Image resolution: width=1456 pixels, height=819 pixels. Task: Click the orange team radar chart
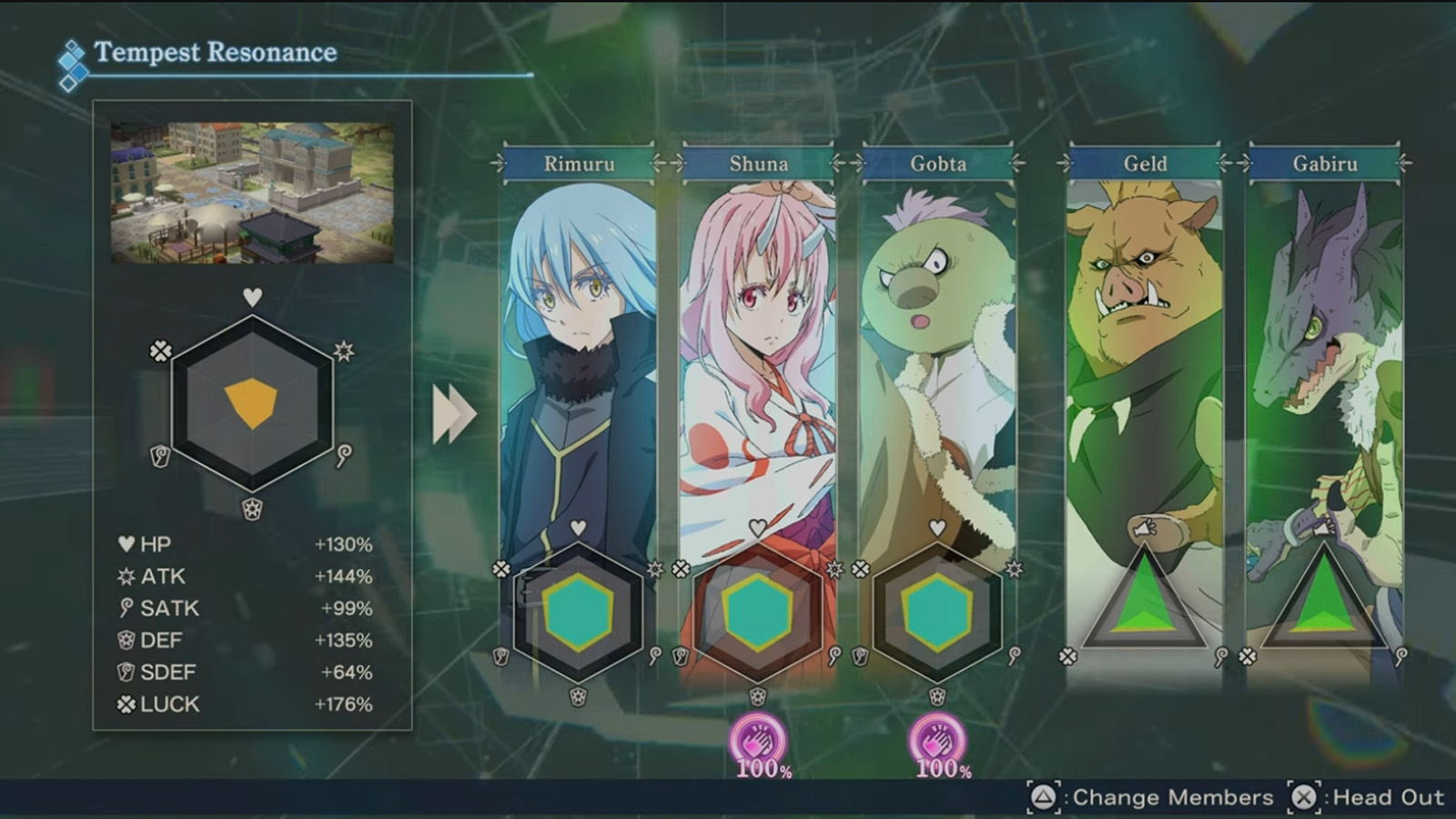tap(253, 400)
